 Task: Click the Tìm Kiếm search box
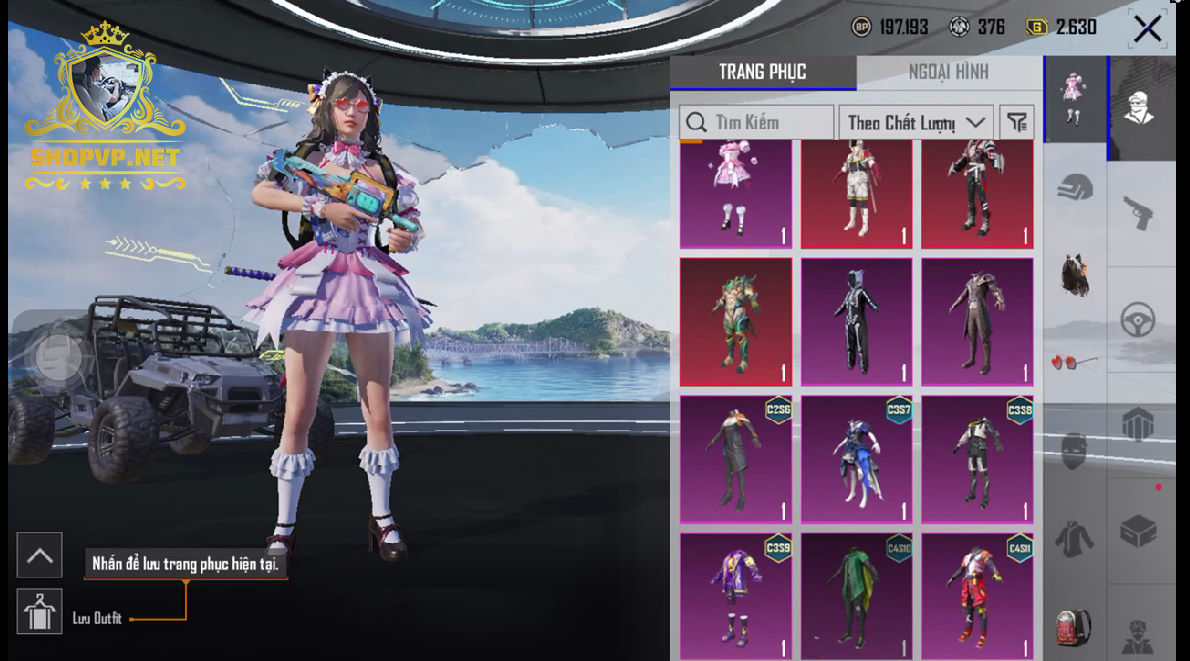(757, 122)
